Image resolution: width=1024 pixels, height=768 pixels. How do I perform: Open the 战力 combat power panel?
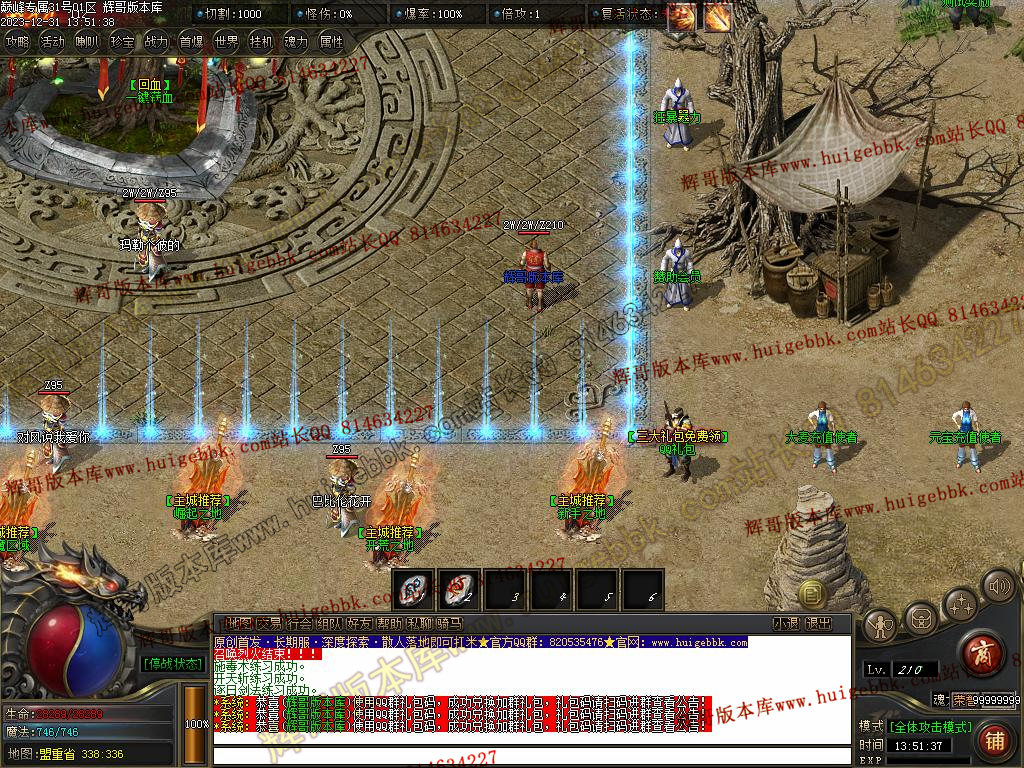coord(156,42)
